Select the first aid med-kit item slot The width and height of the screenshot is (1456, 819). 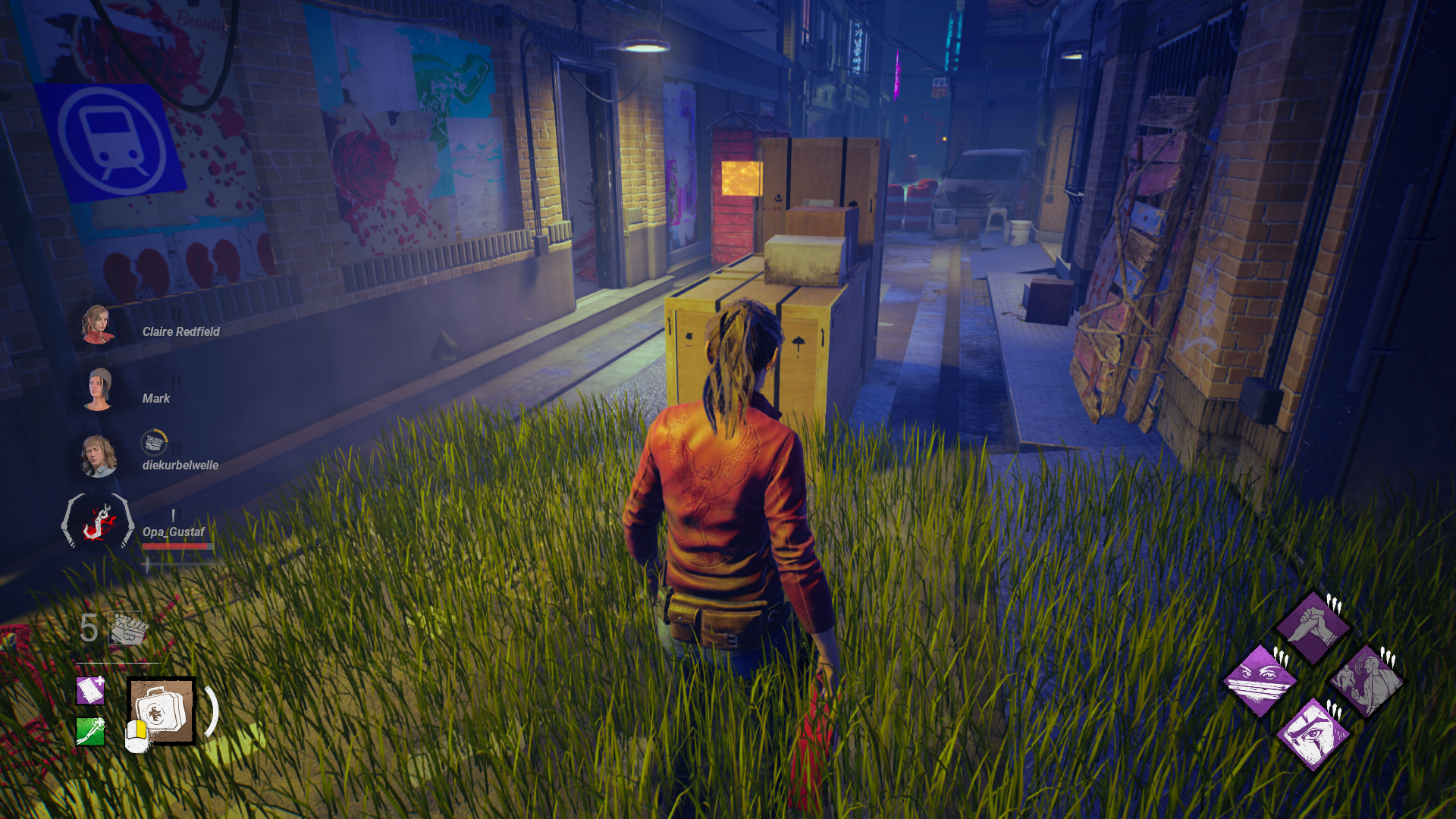tap(161, 711)
